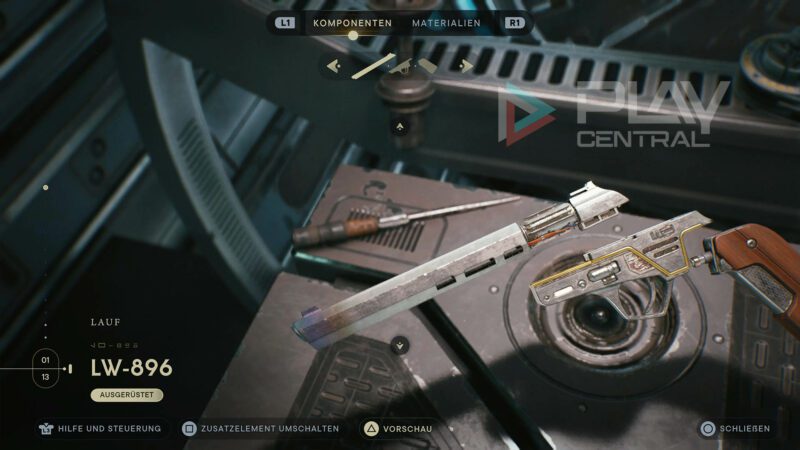Choose the grip component icon
Image resolution: width=800 pixels, height=450 pixels.
[x=428, y=66]
